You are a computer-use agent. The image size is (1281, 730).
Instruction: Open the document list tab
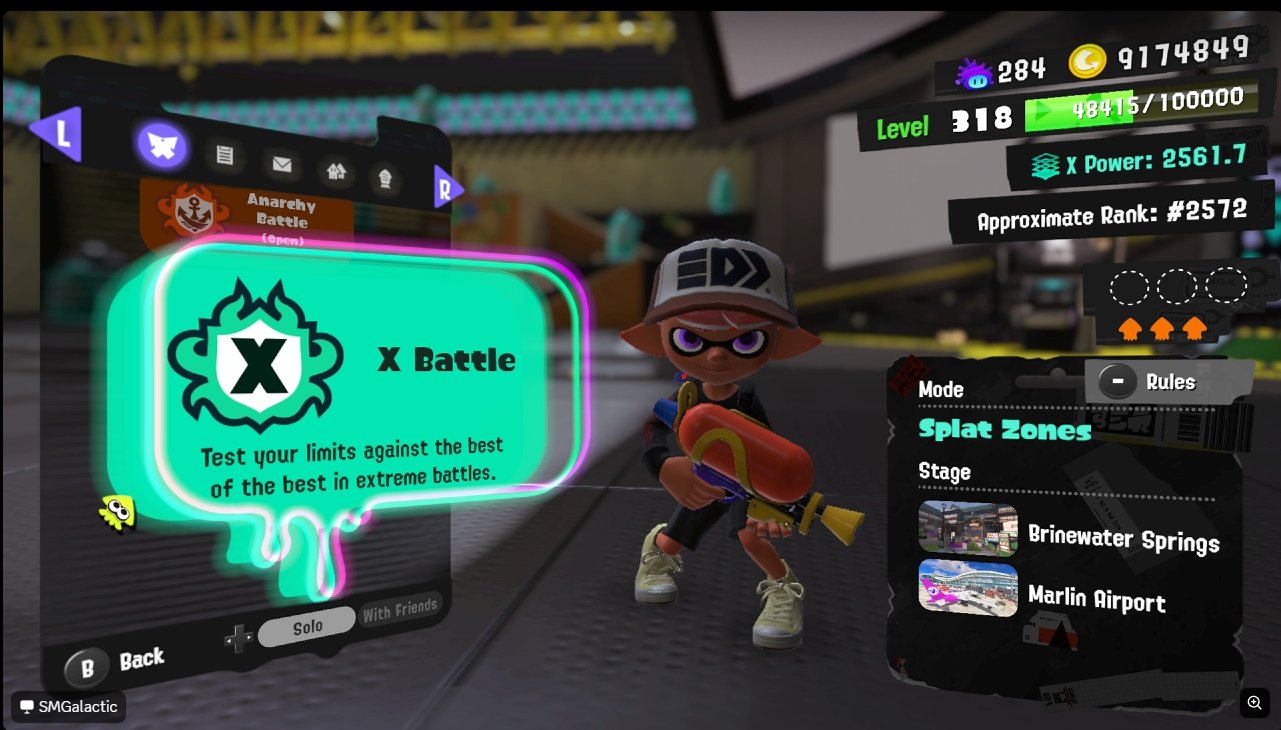225,155
